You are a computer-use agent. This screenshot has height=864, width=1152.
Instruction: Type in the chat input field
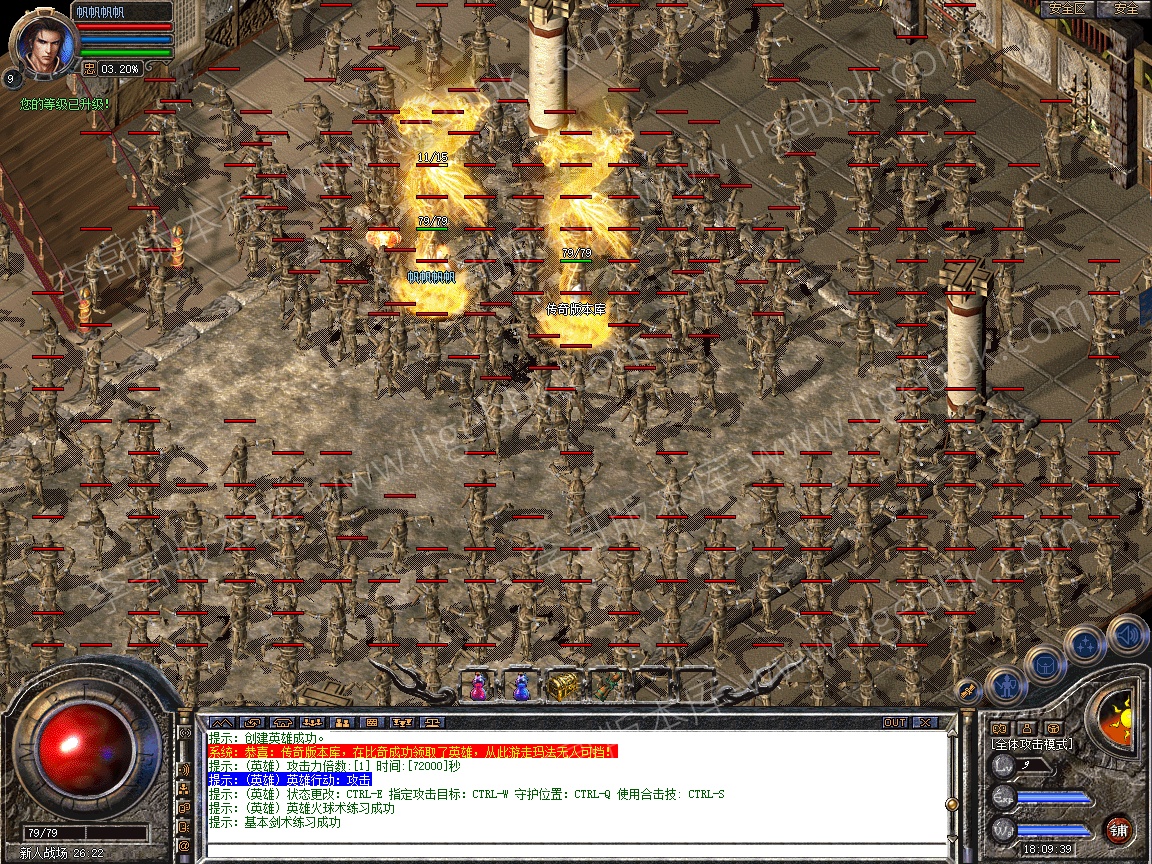tap(570, 850)
